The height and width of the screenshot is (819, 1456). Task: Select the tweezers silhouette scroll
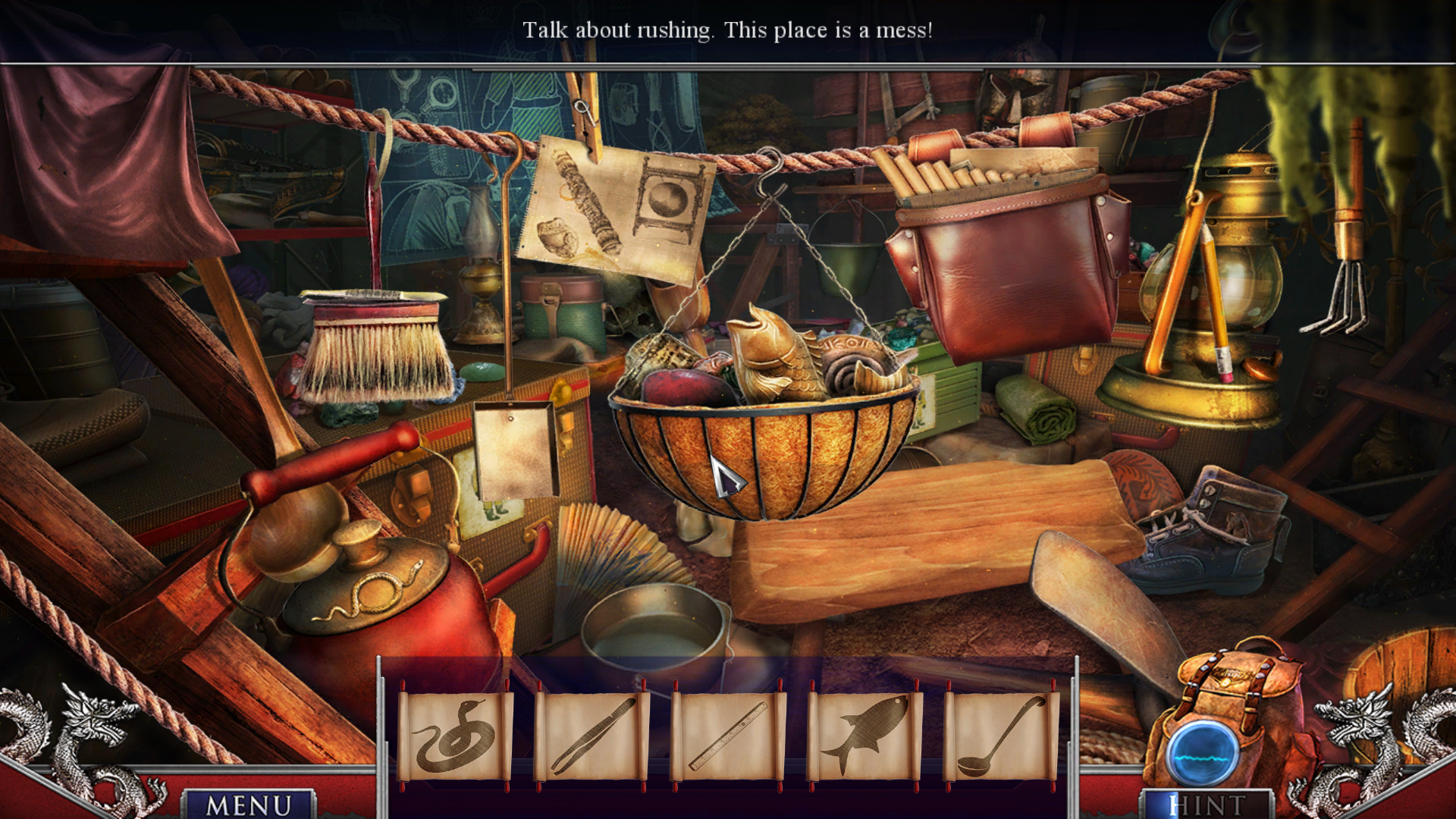click(x=592, y=736)
